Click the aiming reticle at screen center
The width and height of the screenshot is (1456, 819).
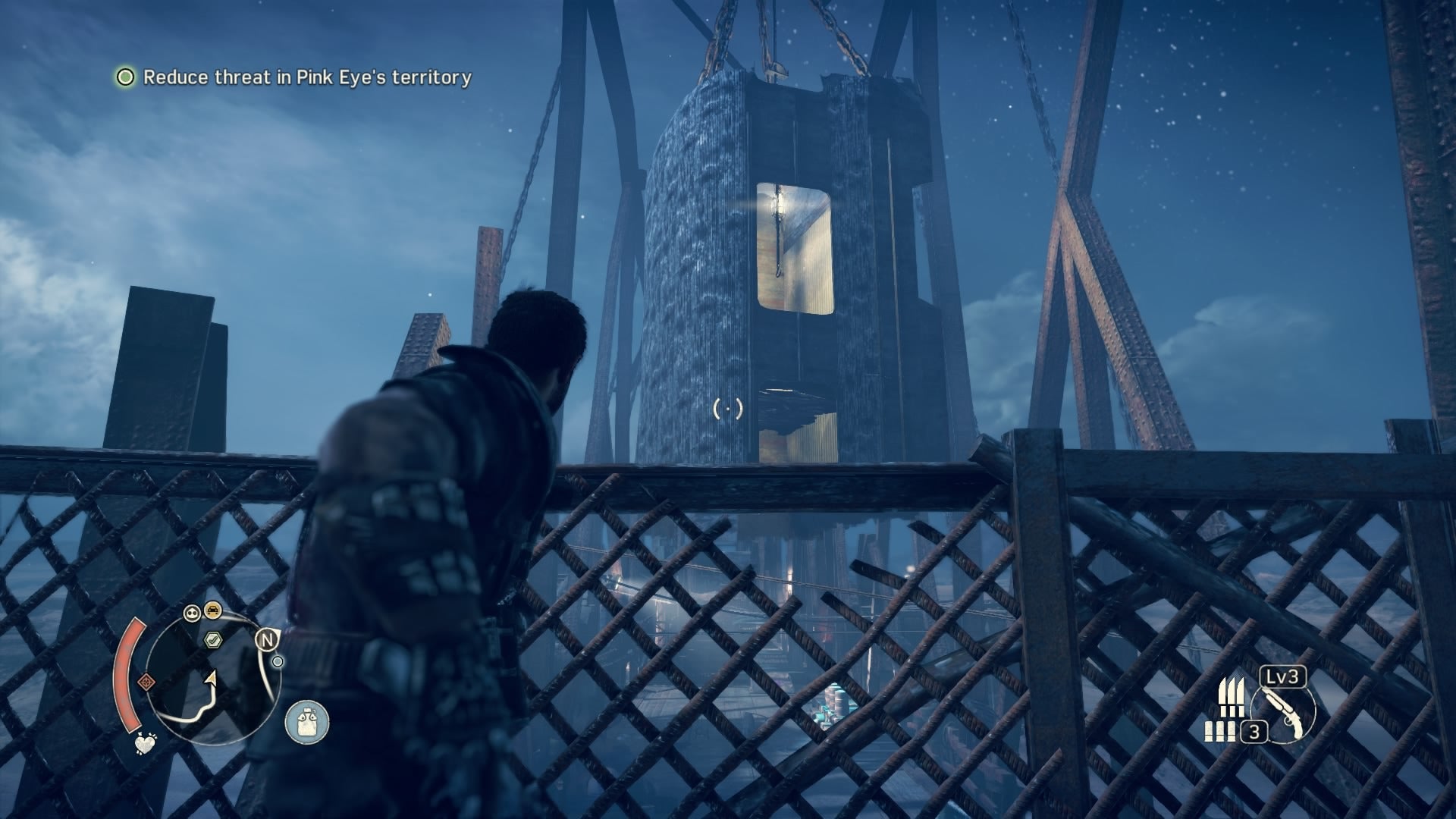[x=726, y=409]
